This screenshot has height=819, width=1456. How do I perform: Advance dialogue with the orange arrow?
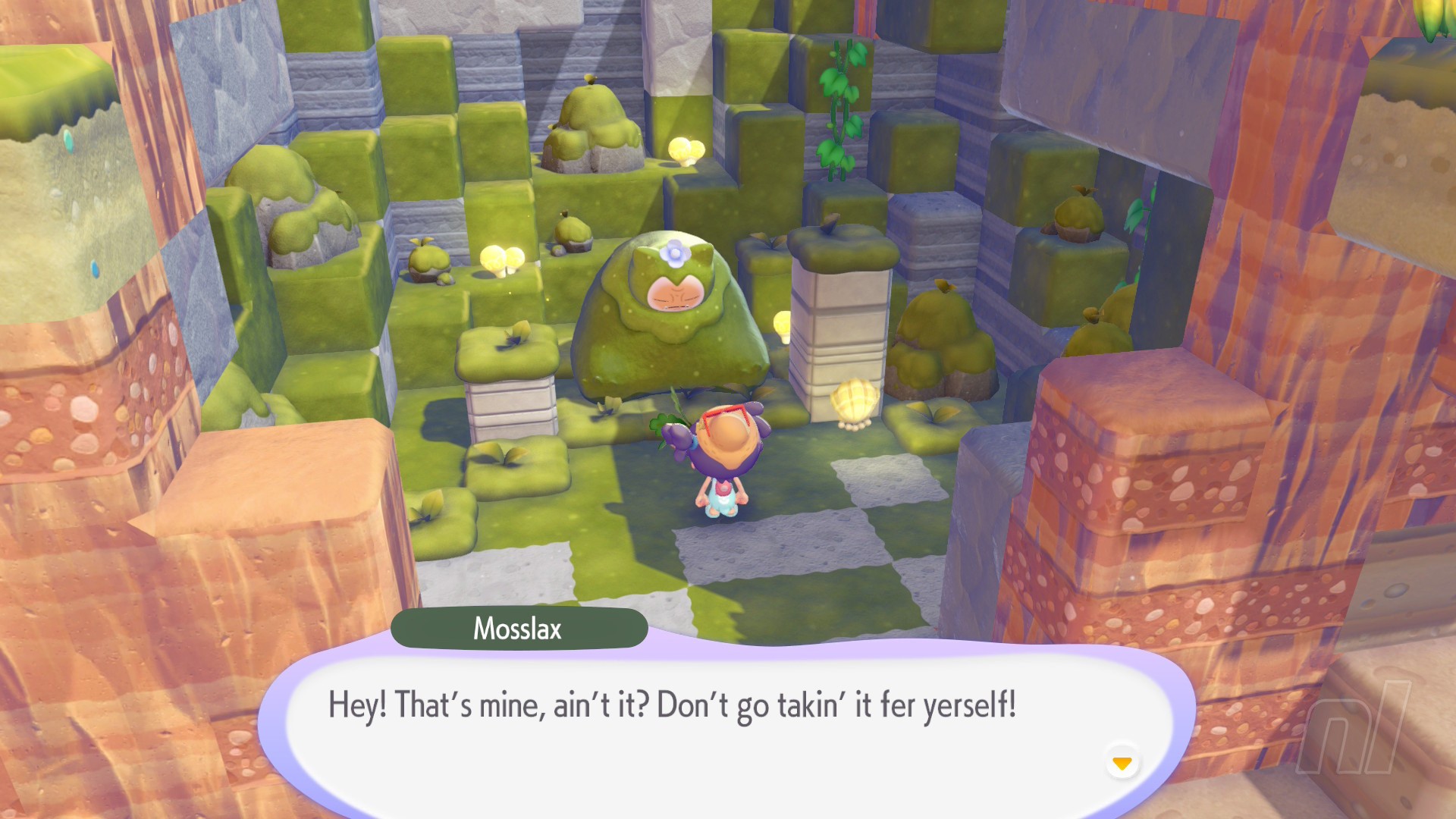tap(1122, 762)
